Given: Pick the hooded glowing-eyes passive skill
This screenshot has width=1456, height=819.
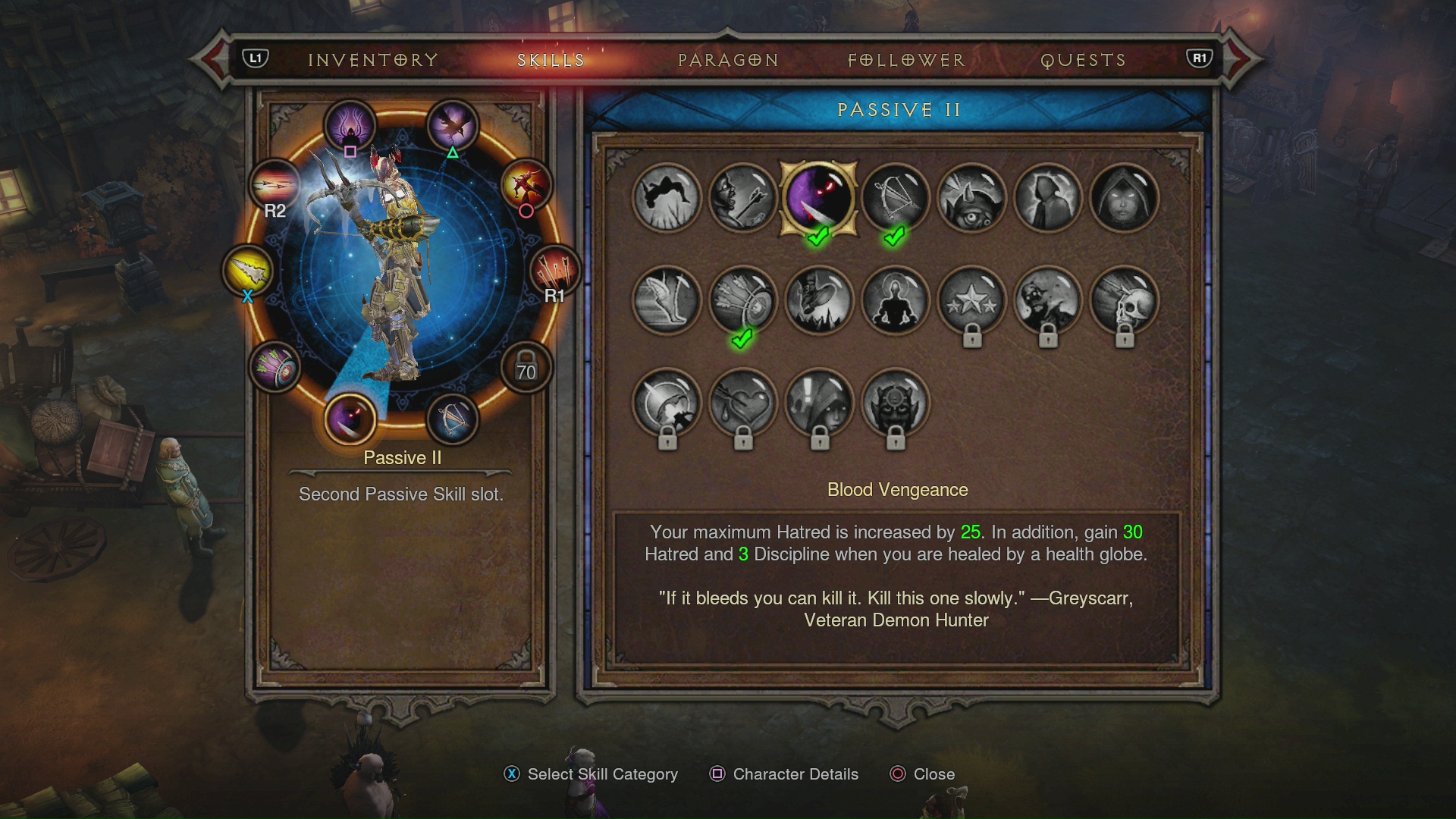Looking at the screenshot, I should (x=1124, y=198).
